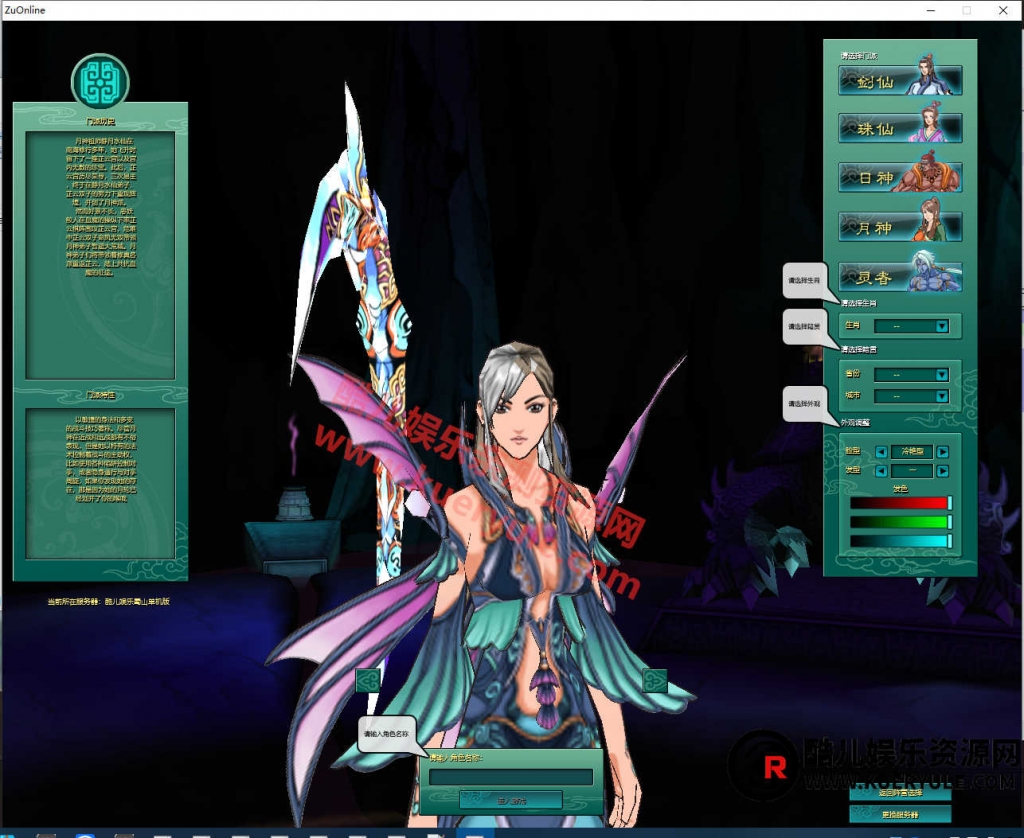Viewport: 1024px width, 838px height.
Task: Choose the 灵者 sect class
Action: pos(900,277)
